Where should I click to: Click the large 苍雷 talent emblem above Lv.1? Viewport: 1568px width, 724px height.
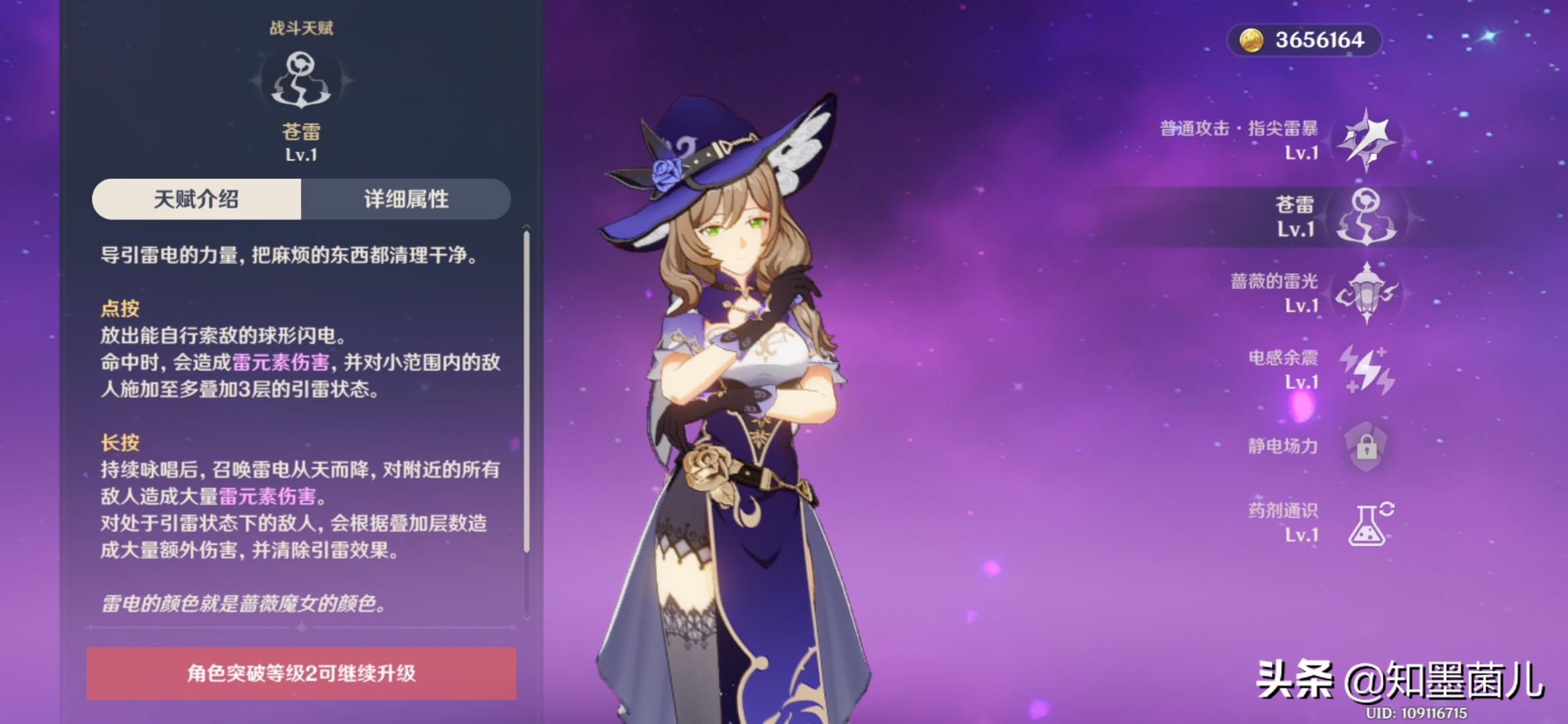[x=299, y=82]
